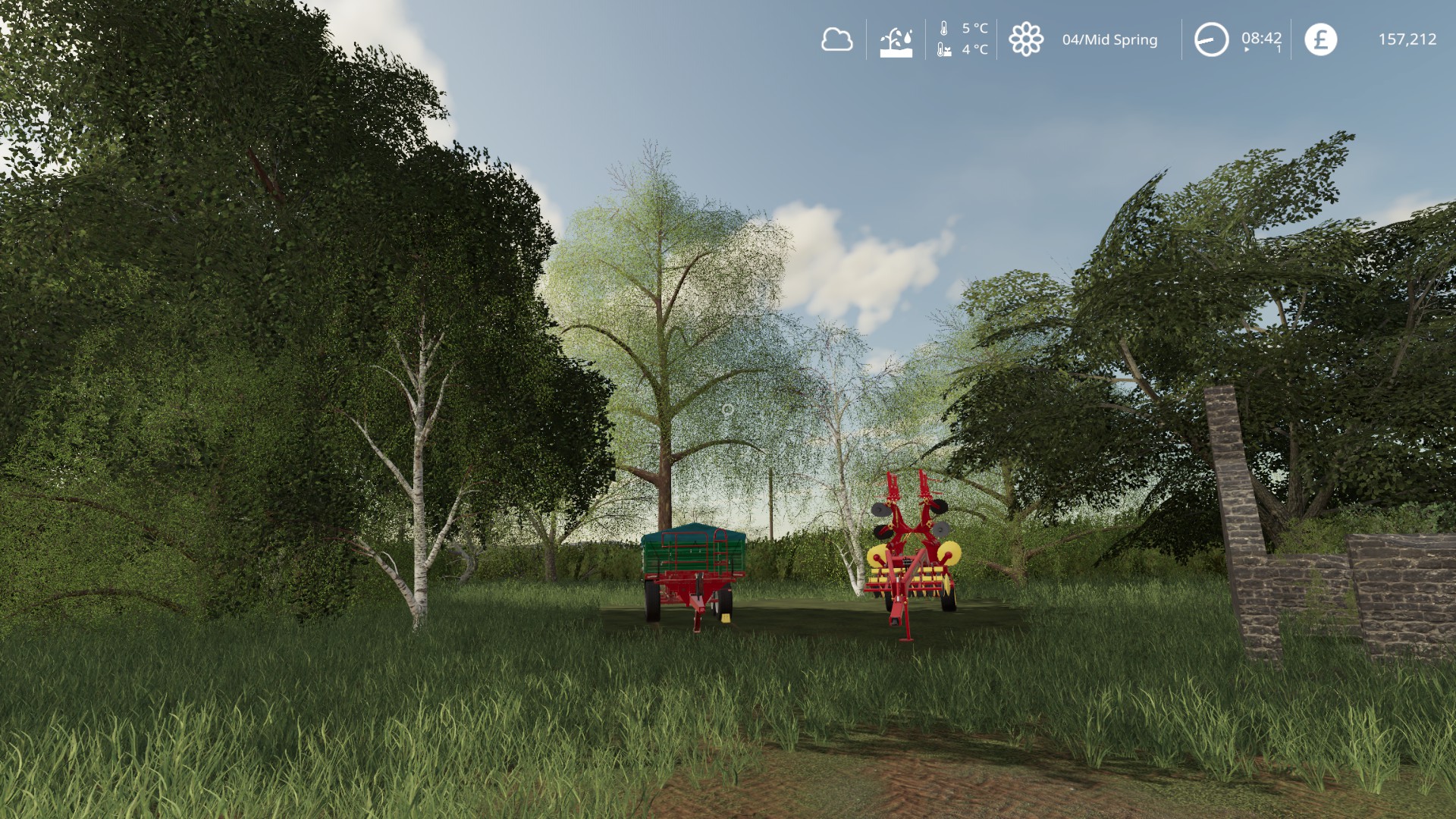Click the cloudy weather forecast icon

coord(836,39)
